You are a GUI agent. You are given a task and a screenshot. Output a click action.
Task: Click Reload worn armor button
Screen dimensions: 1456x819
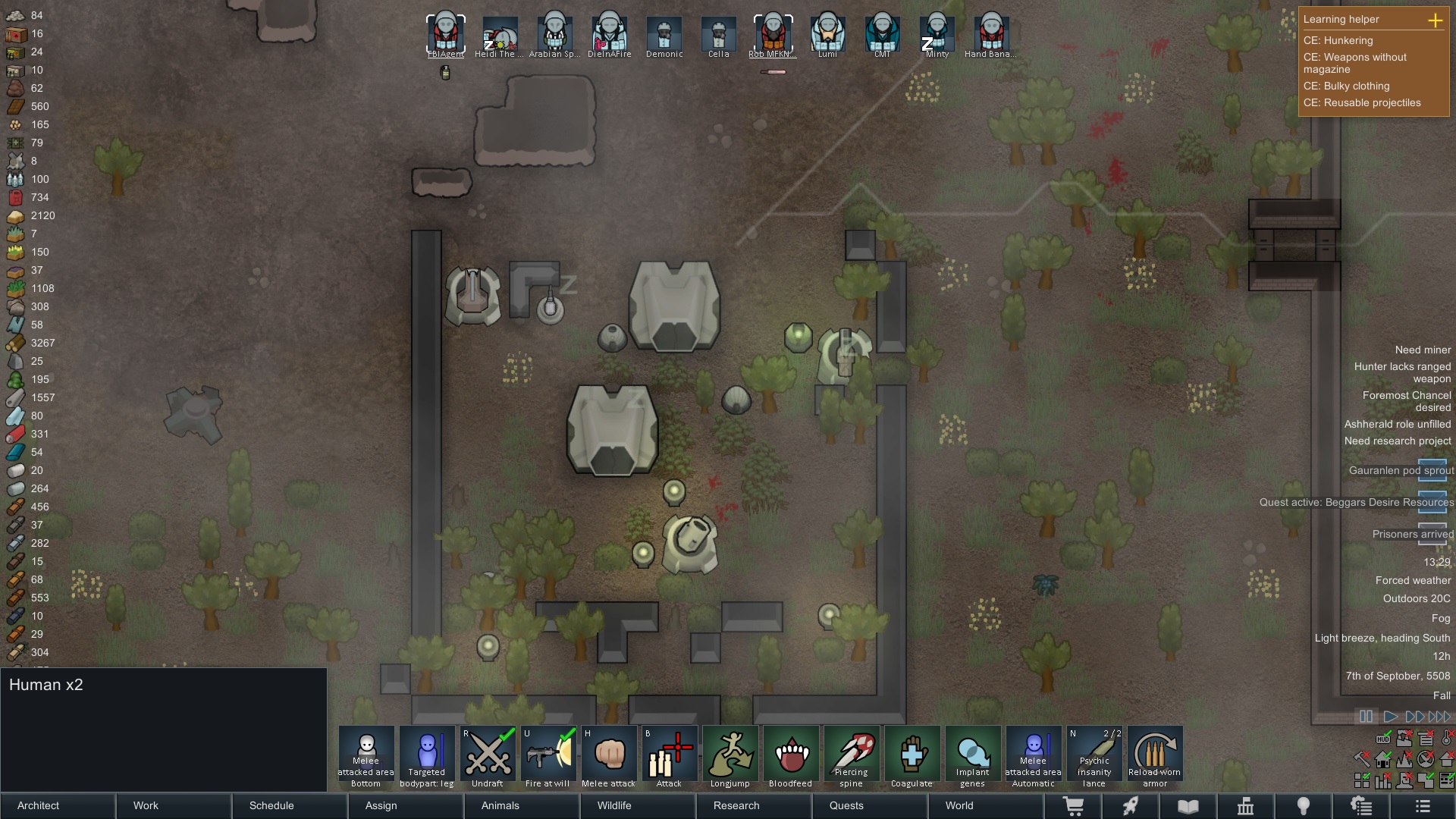point(1155,757)
